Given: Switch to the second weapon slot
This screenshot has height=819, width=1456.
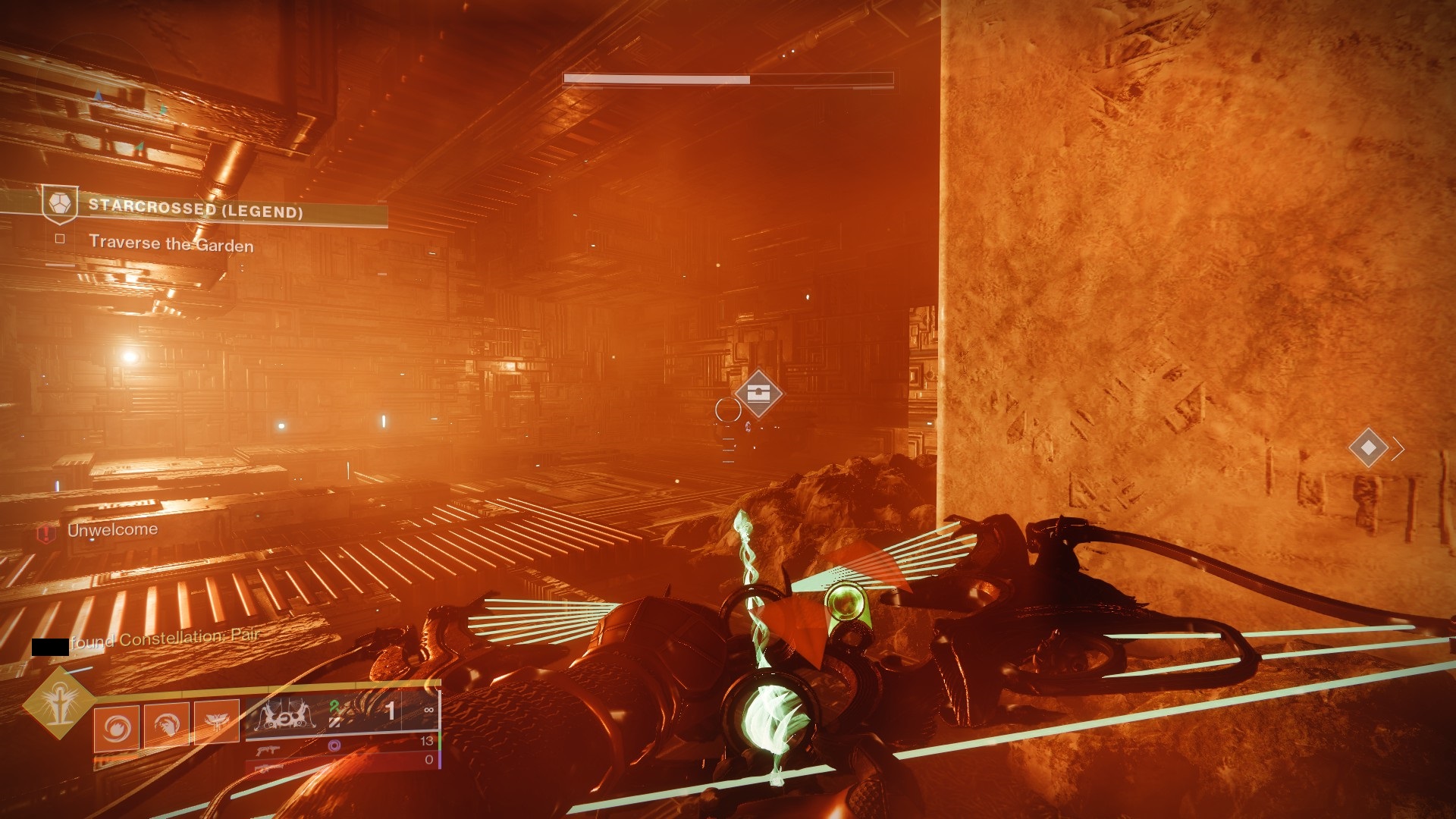Looking at the screenshot, I should (269, 751).
